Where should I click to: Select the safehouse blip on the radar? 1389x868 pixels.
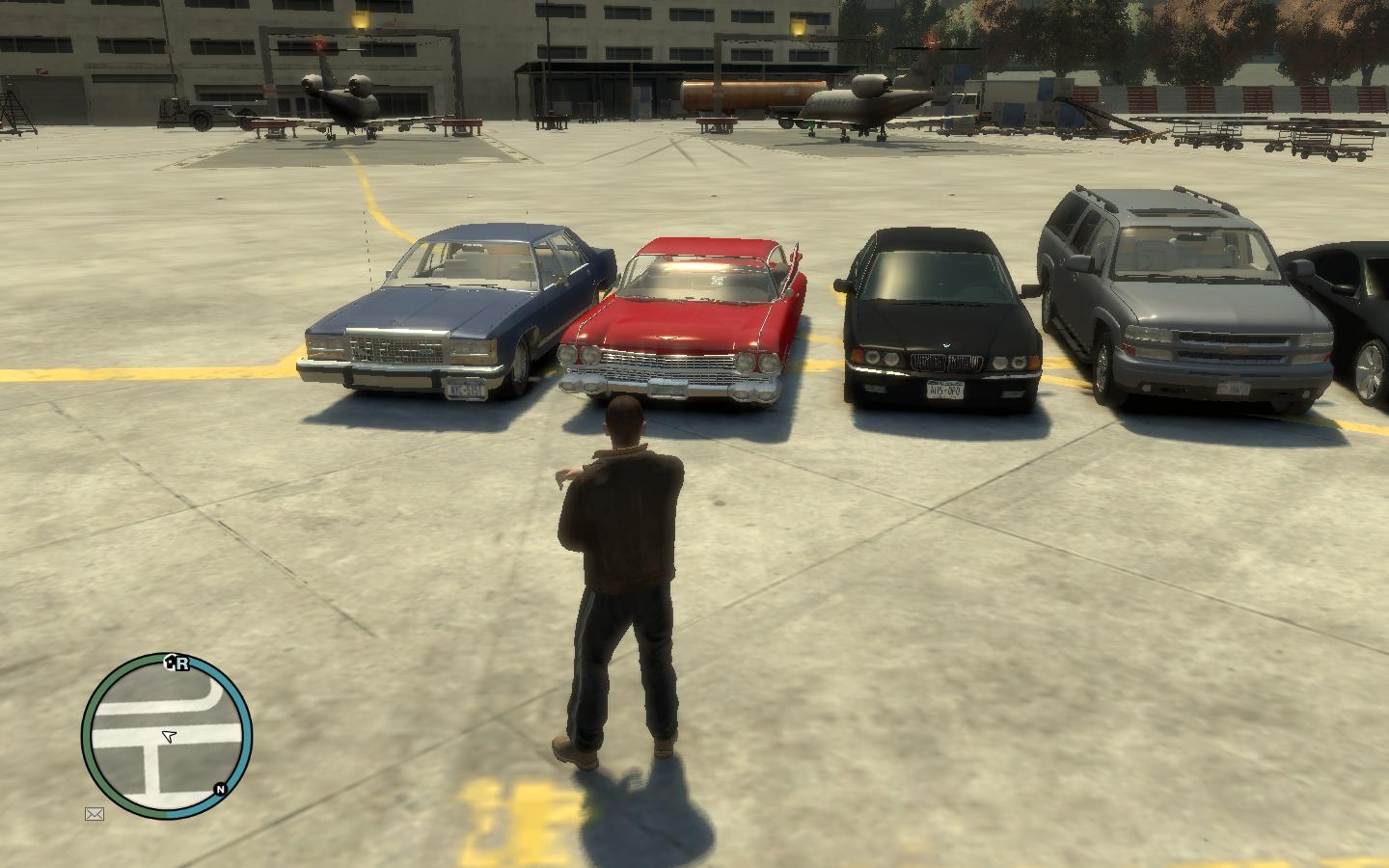(171, 662)
